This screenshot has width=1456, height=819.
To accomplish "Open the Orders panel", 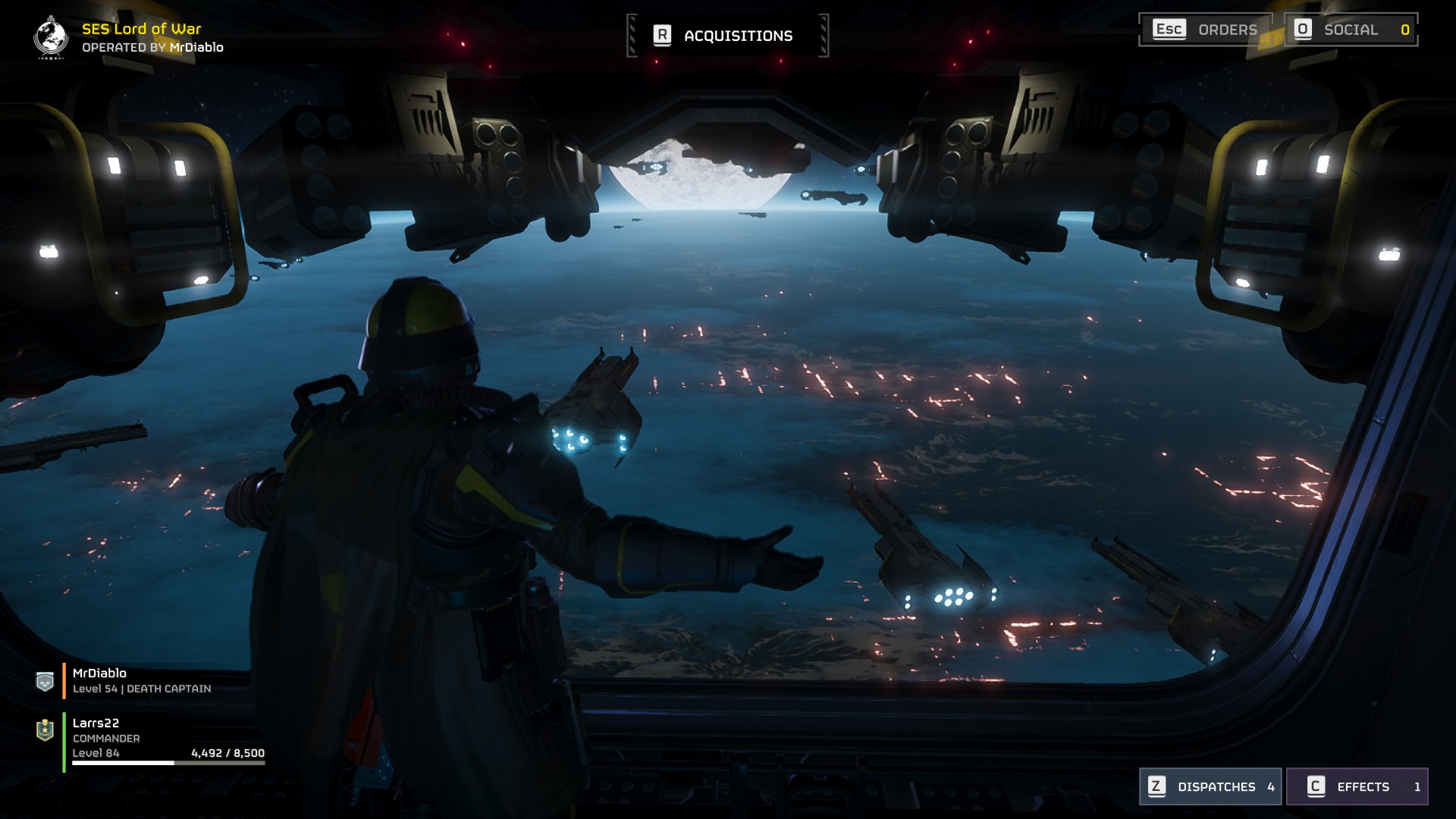I will [1204, 30].
